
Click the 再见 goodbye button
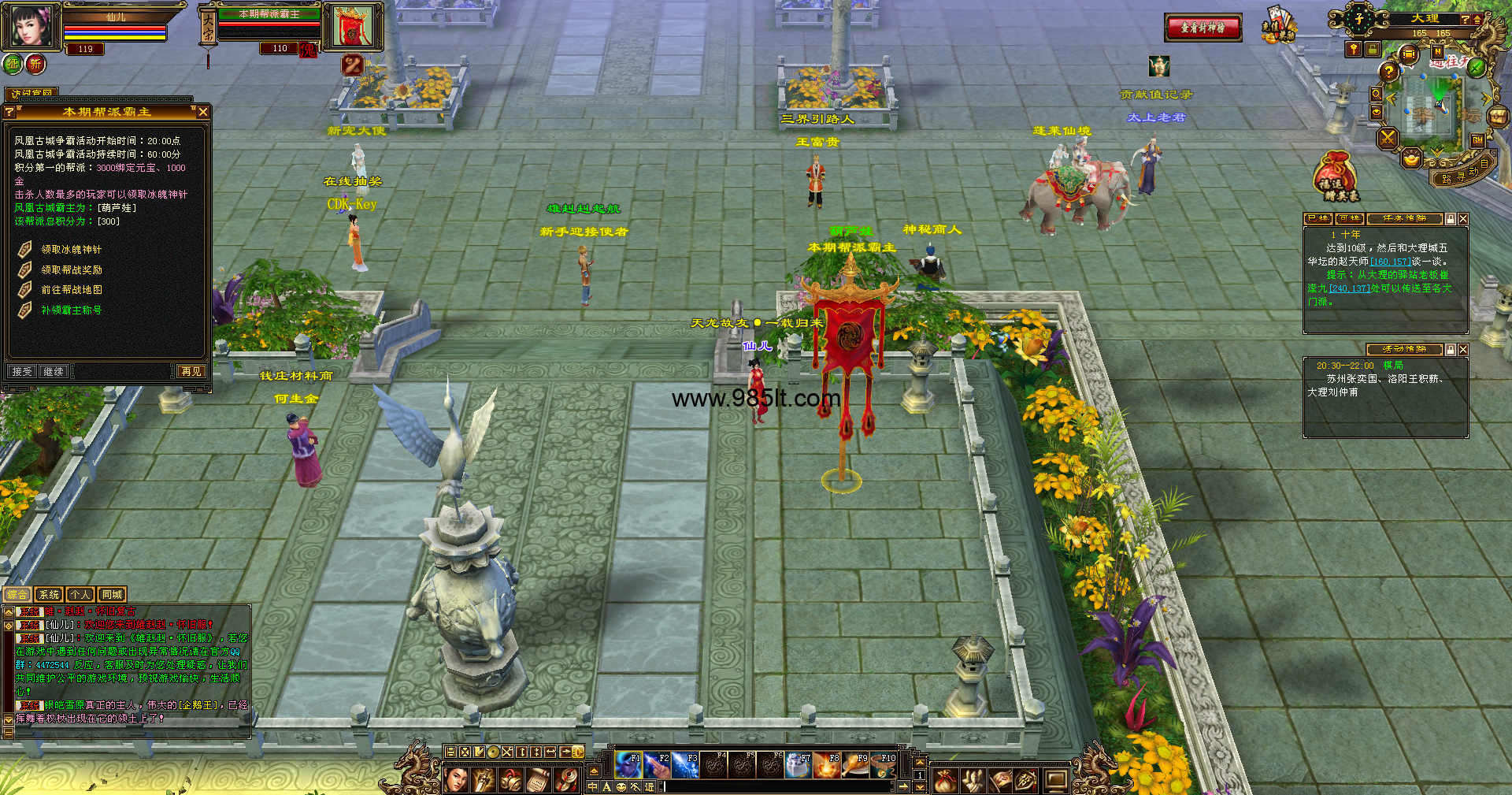pyautogui.click(x=191, y=371)
